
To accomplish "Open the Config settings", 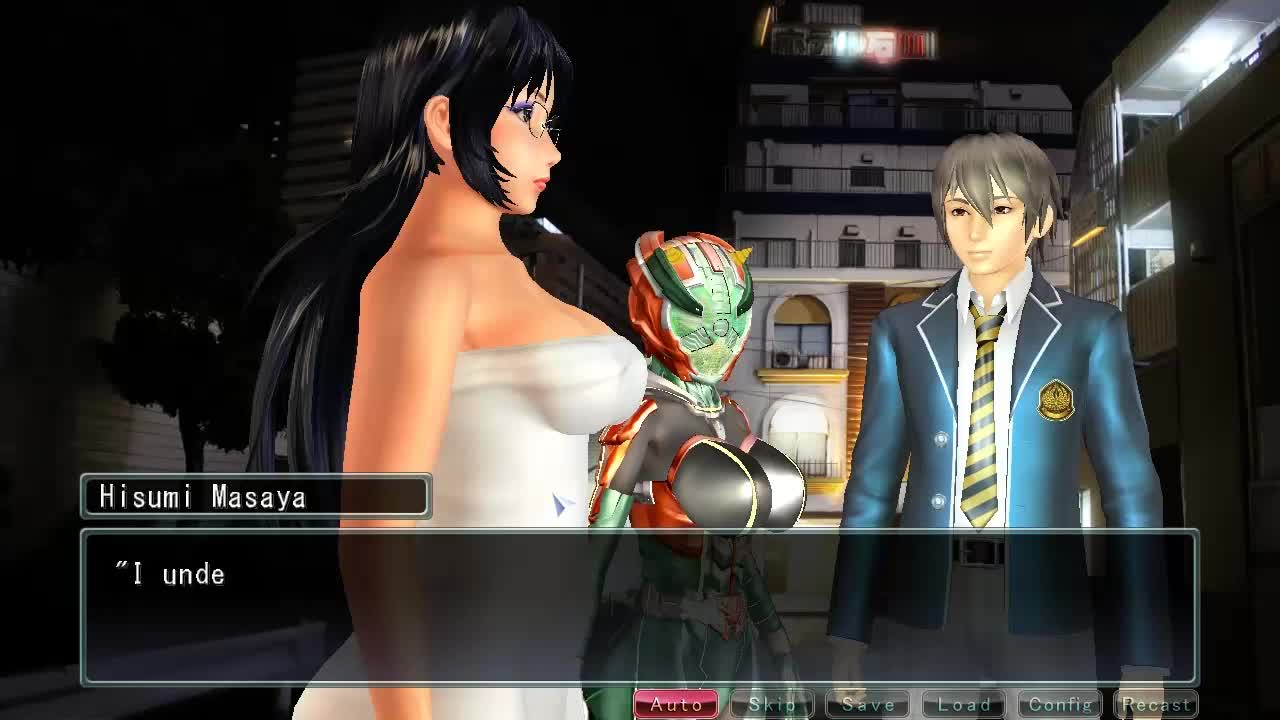I will [x=1060, y=705].
